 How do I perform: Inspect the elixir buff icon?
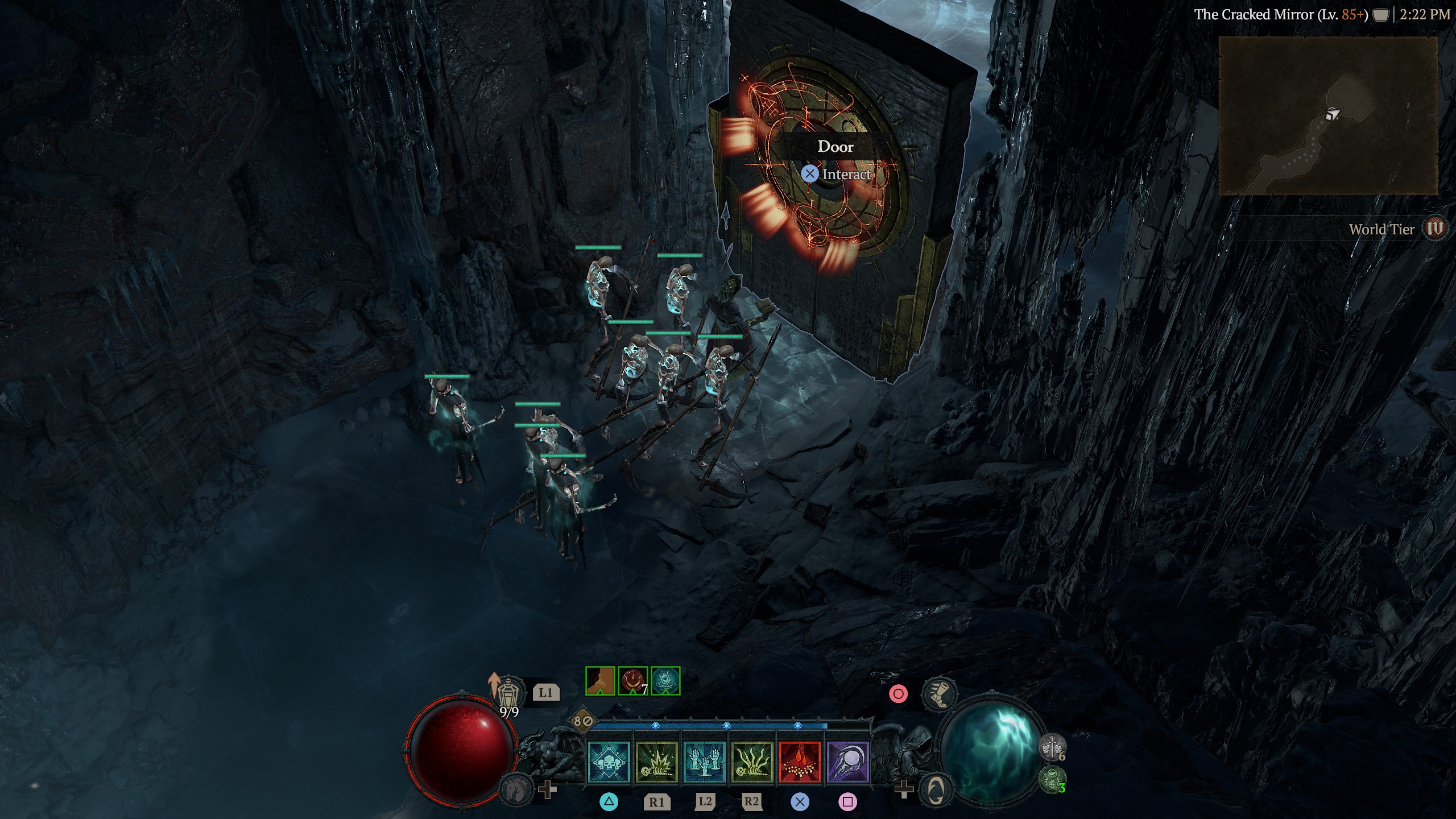(600, 681)
